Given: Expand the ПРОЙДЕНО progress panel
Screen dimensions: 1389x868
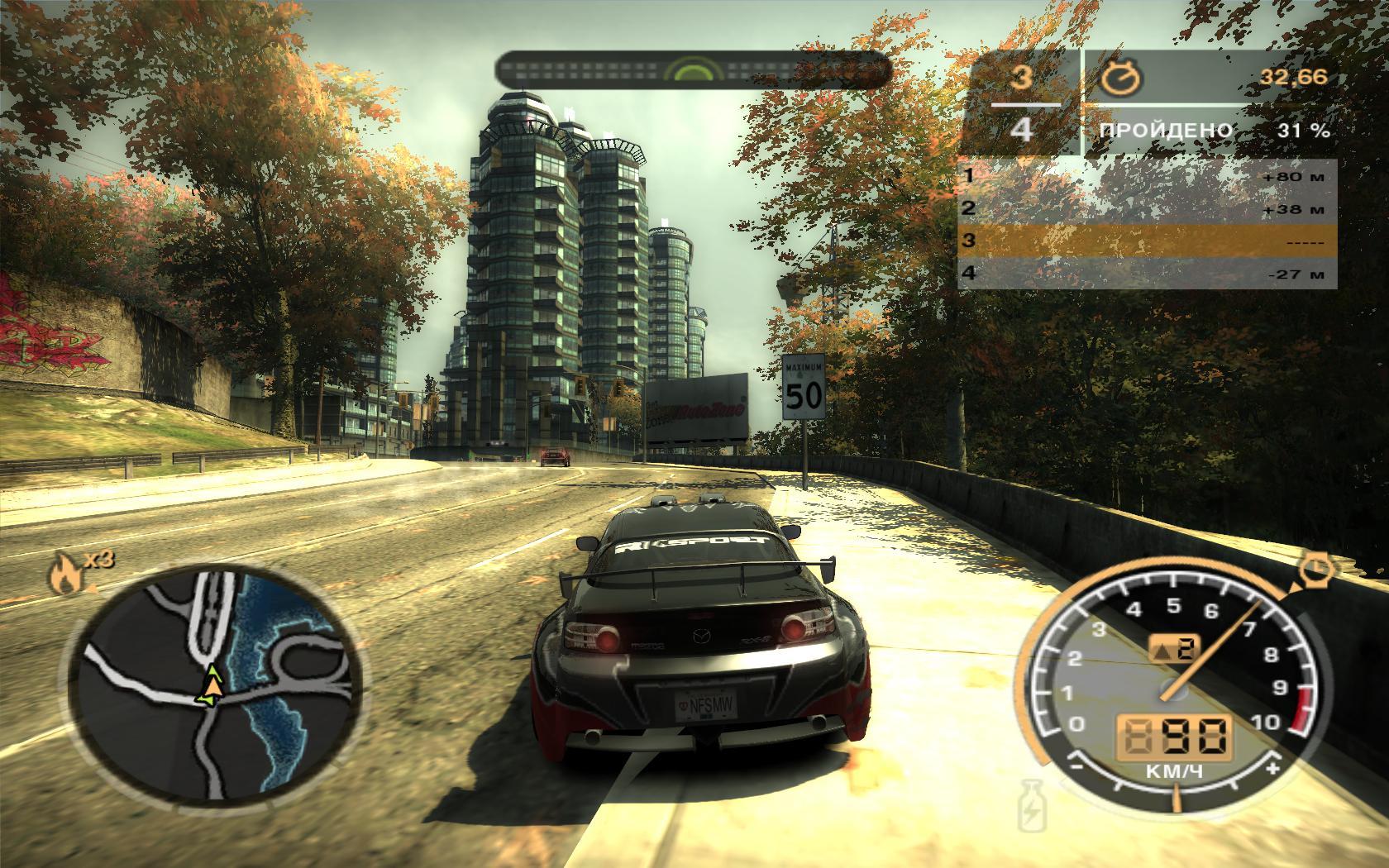Looking at the screenshot, I should [x=1167, y=129].
